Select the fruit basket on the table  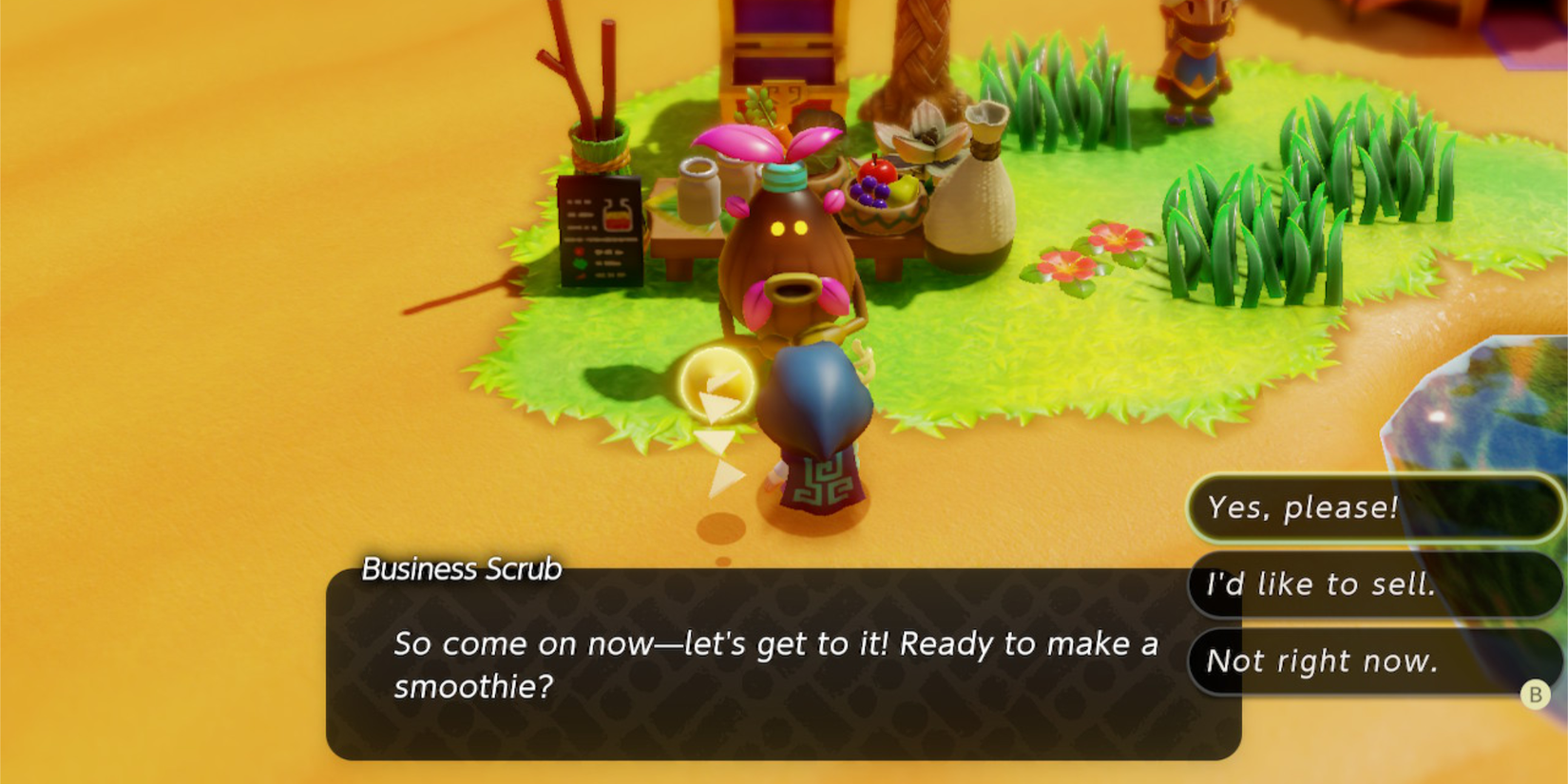point(884,195)
